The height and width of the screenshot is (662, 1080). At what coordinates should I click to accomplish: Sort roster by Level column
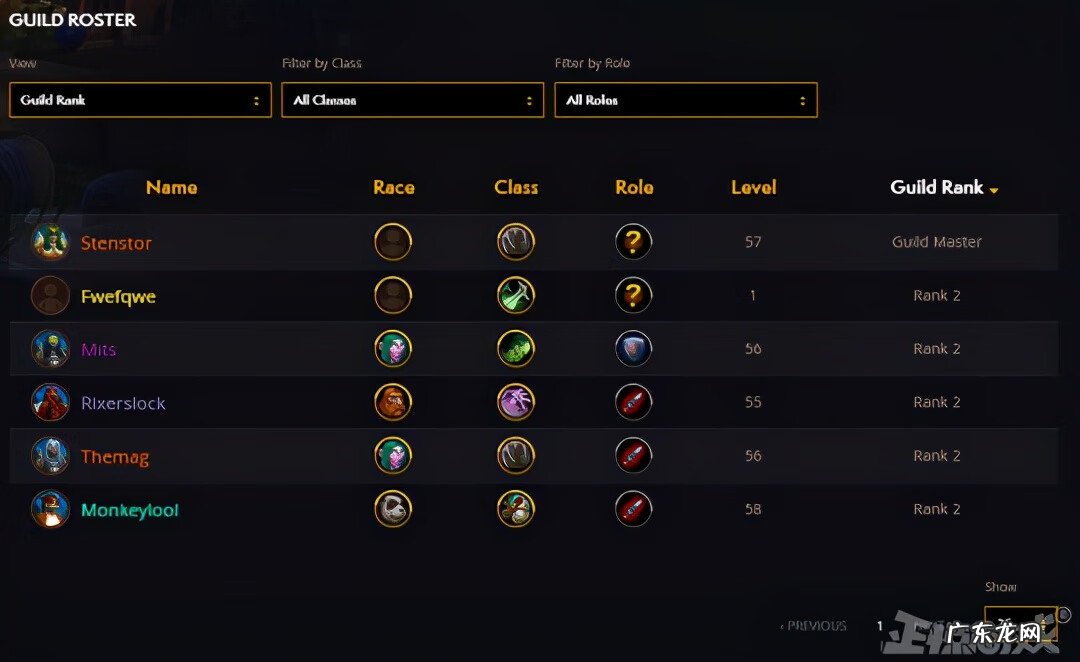[x=753, y=187]
